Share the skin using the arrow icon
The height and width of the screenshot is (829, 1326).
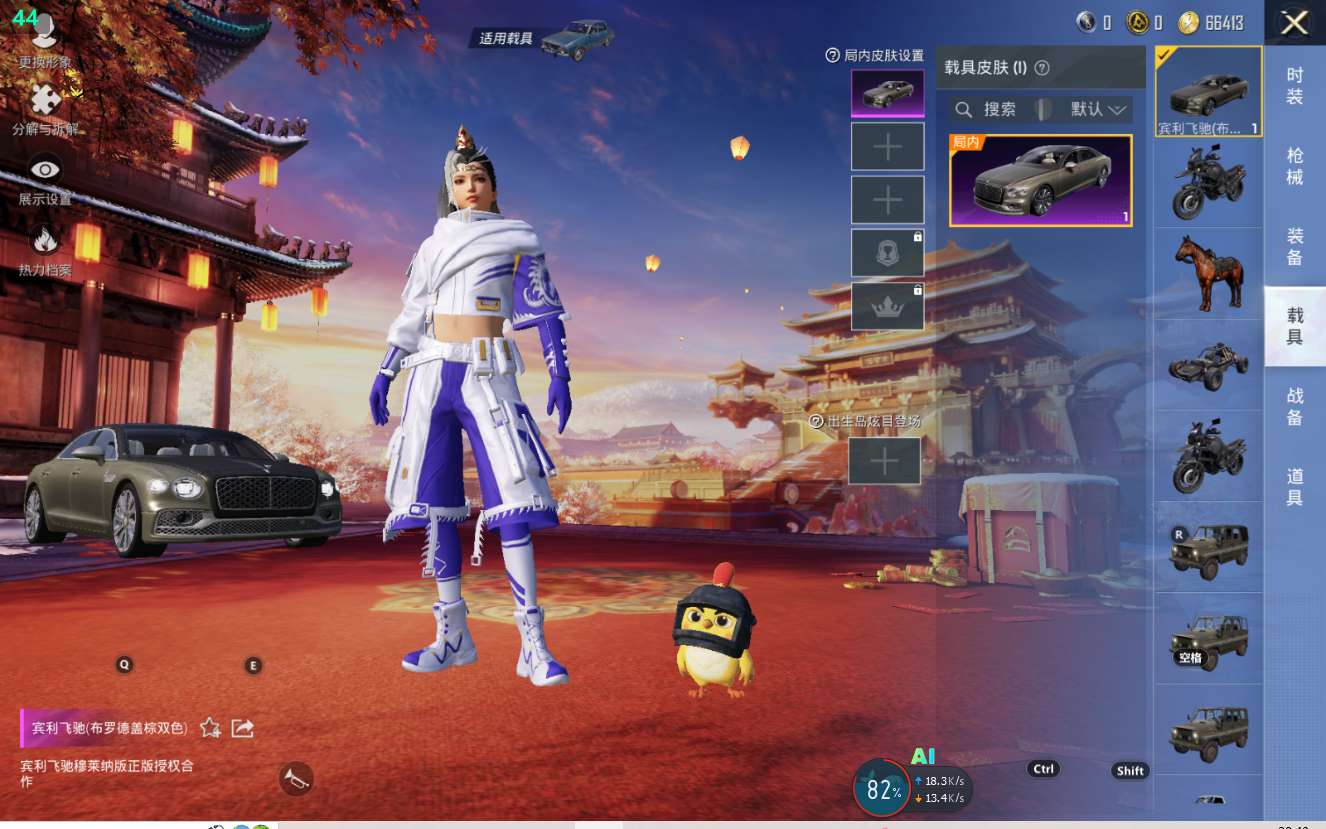tap(242, 728)
